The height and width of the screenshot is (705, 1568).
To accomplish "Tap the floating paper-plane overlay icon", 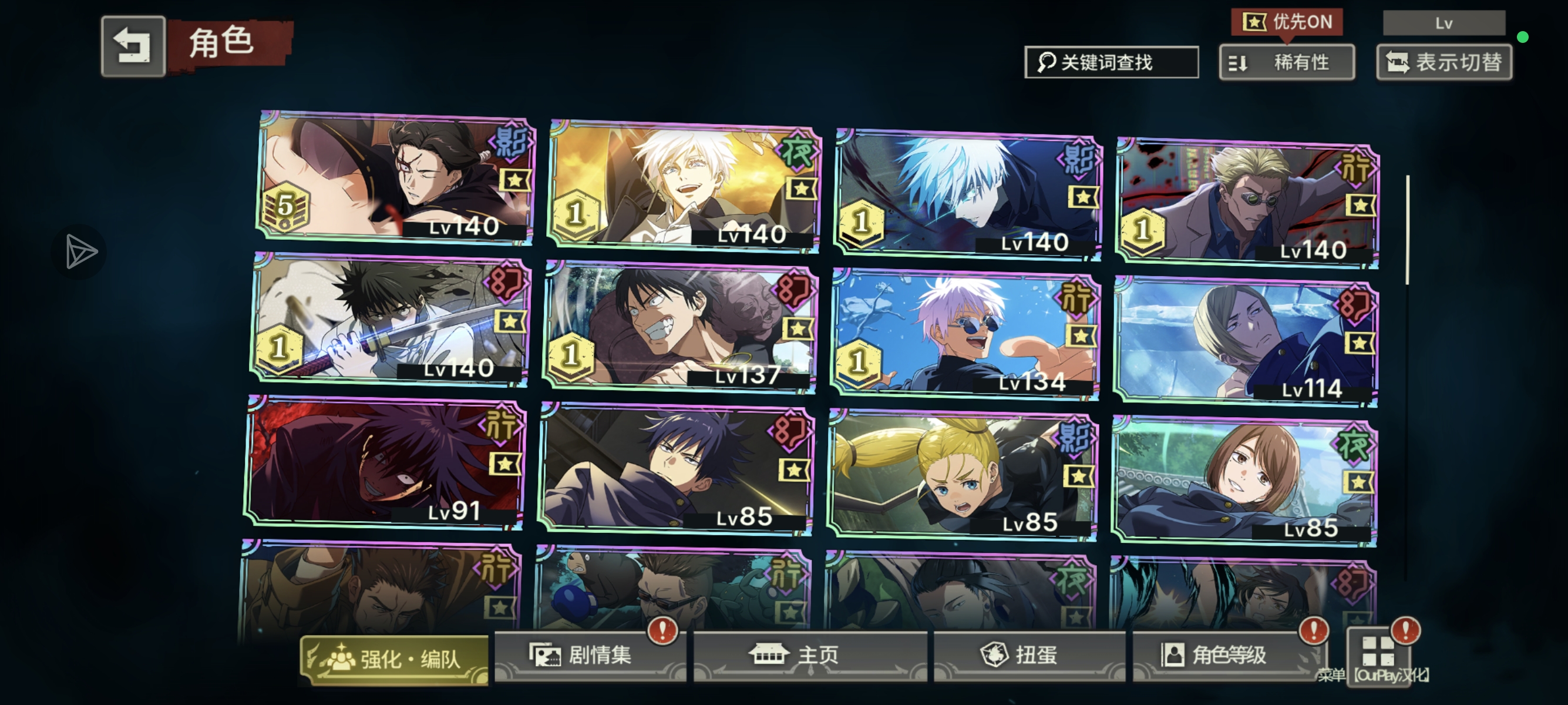I will click(x=80, y=251).
